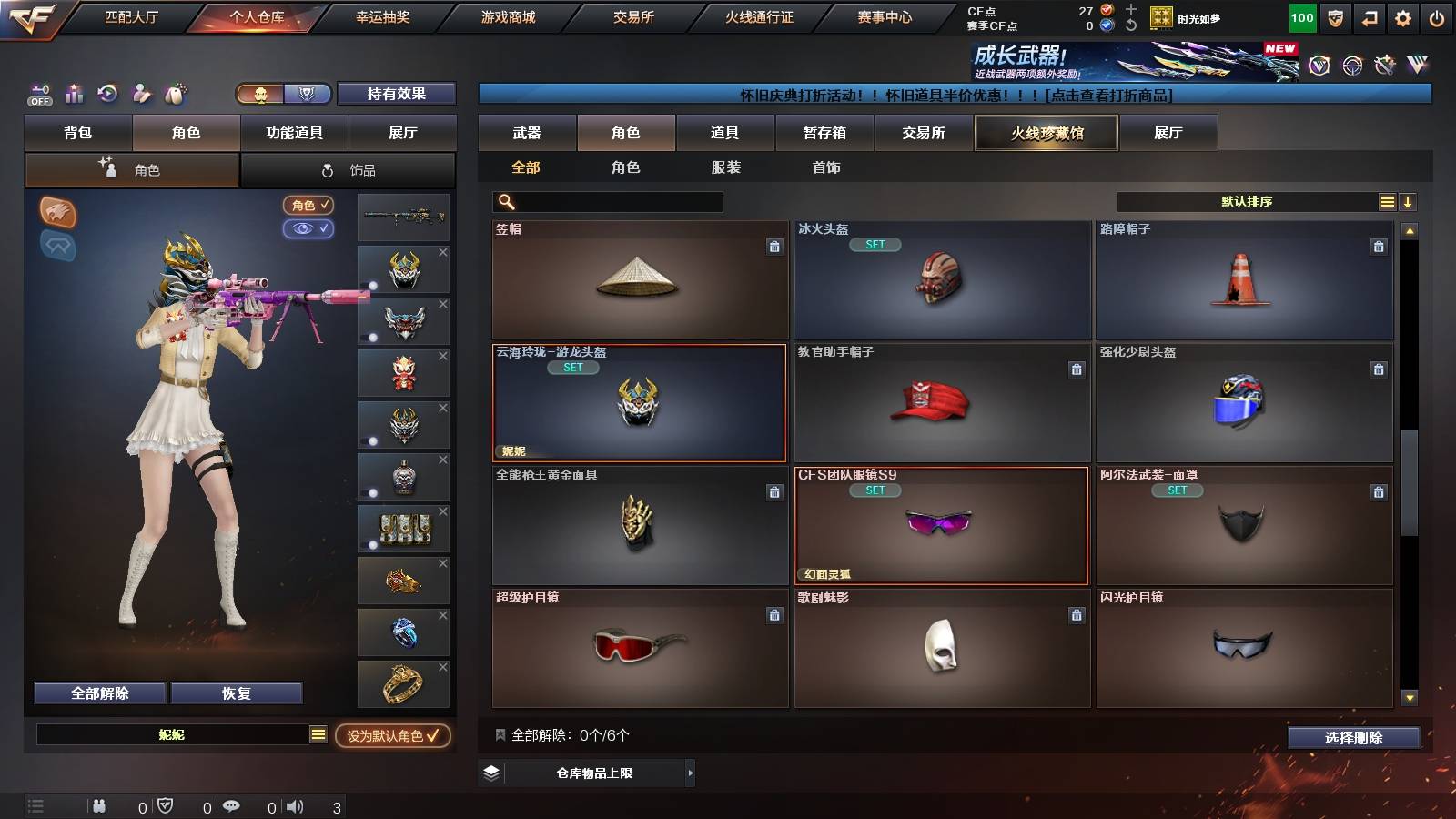Toggle the 角色 checkmark above the character model
The width and height of the screenshot is (1456, 819).
[308, 206]
